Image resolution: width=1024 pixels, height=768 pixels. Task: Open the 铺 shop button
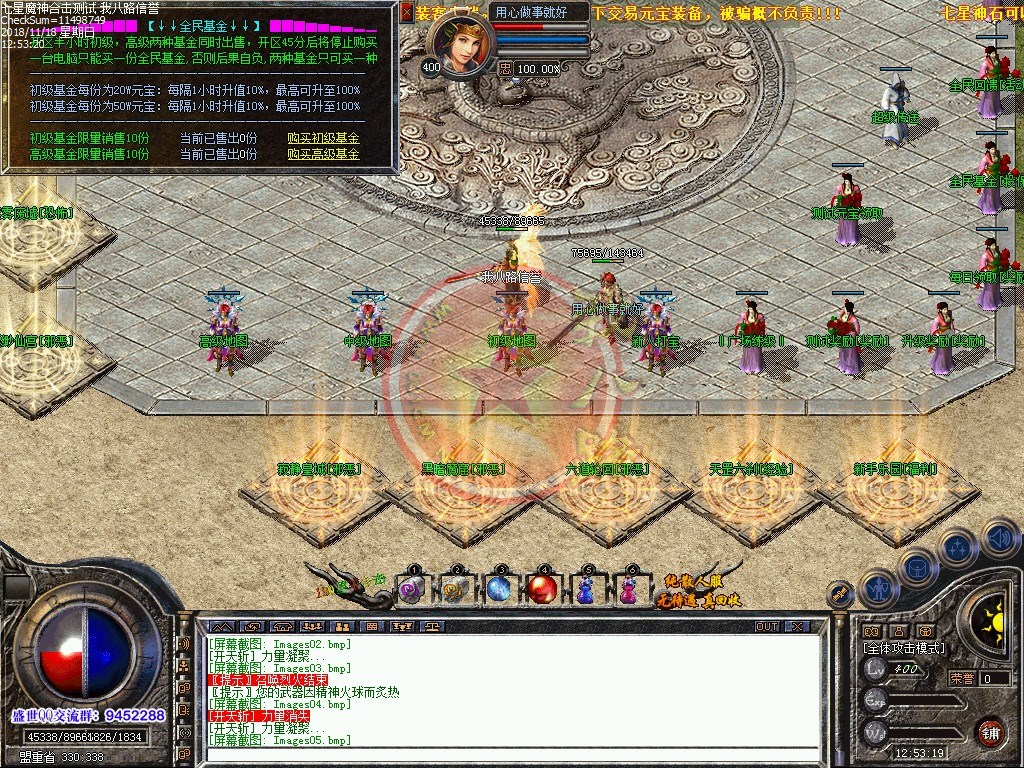(x=990, y=732)
